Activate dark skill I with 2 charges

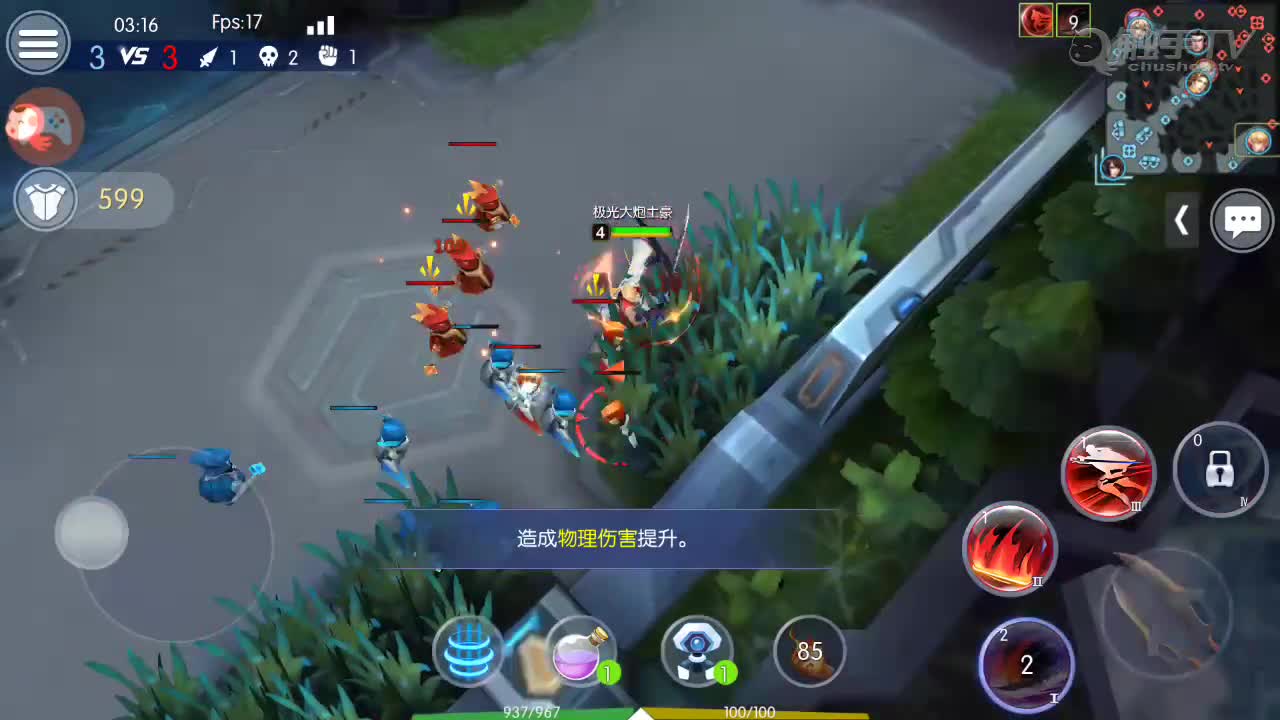(x=1026, y=662)
